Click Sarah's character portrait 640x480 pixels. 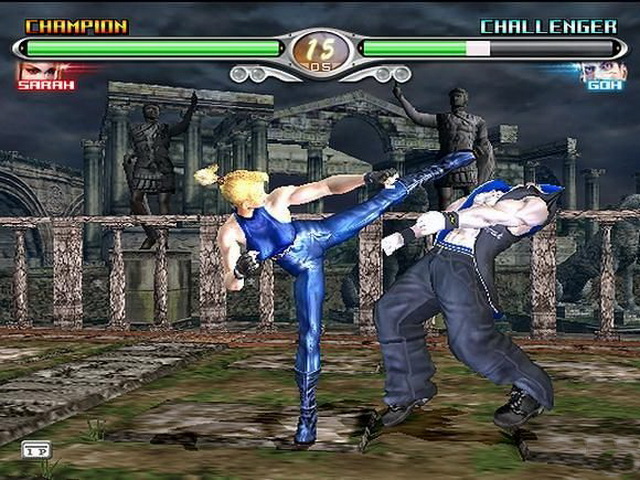point(37,70)
